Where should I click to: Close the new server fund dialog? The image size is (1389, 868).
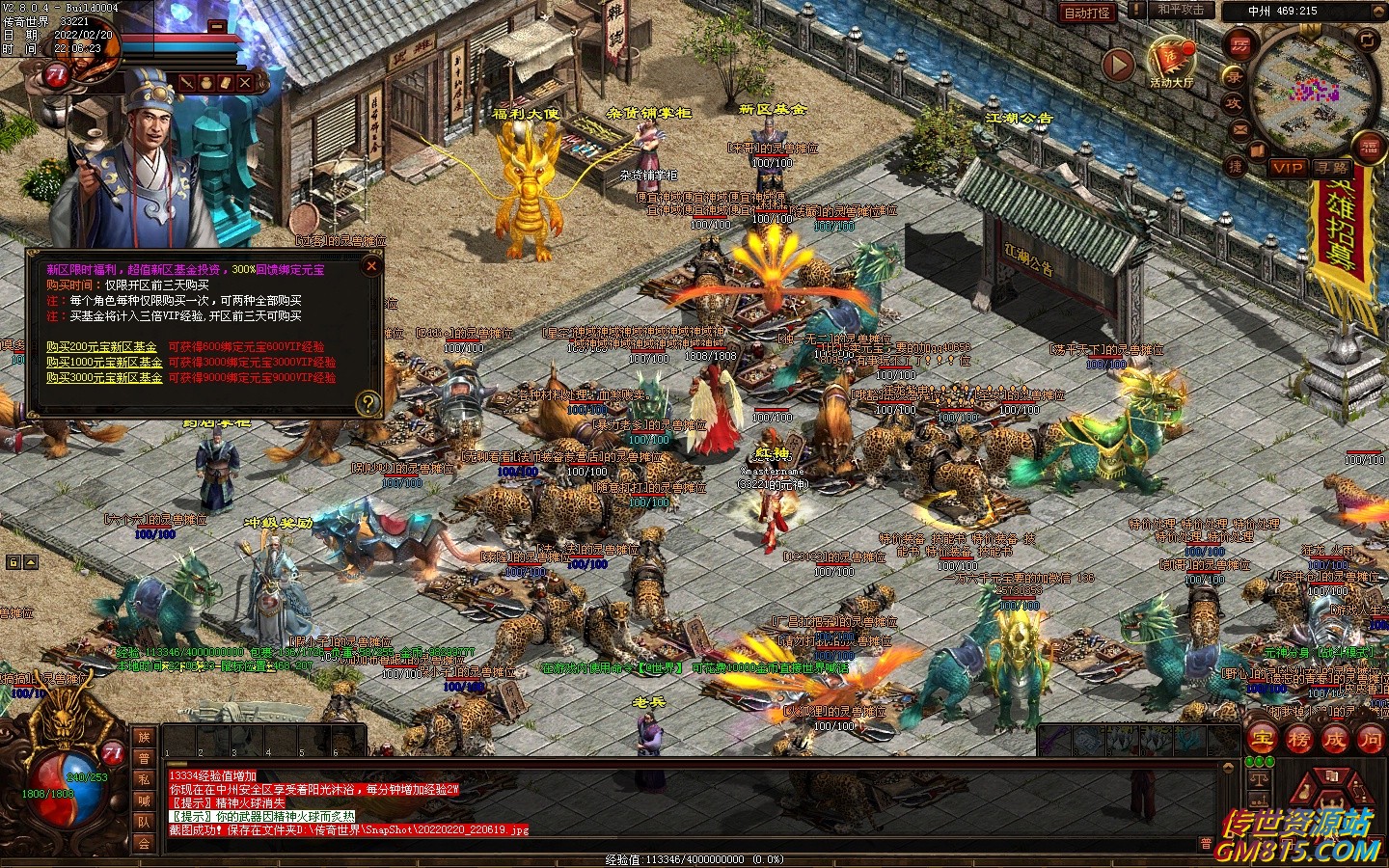coord(371,266)
